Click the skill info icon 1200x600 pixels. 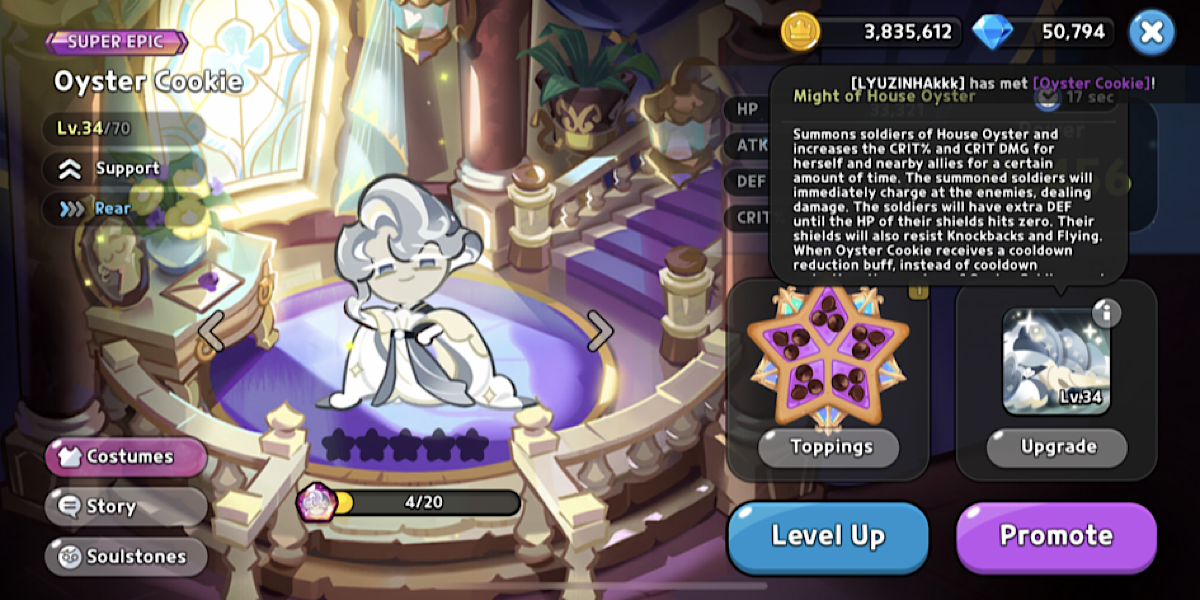tap(1105, 313)
